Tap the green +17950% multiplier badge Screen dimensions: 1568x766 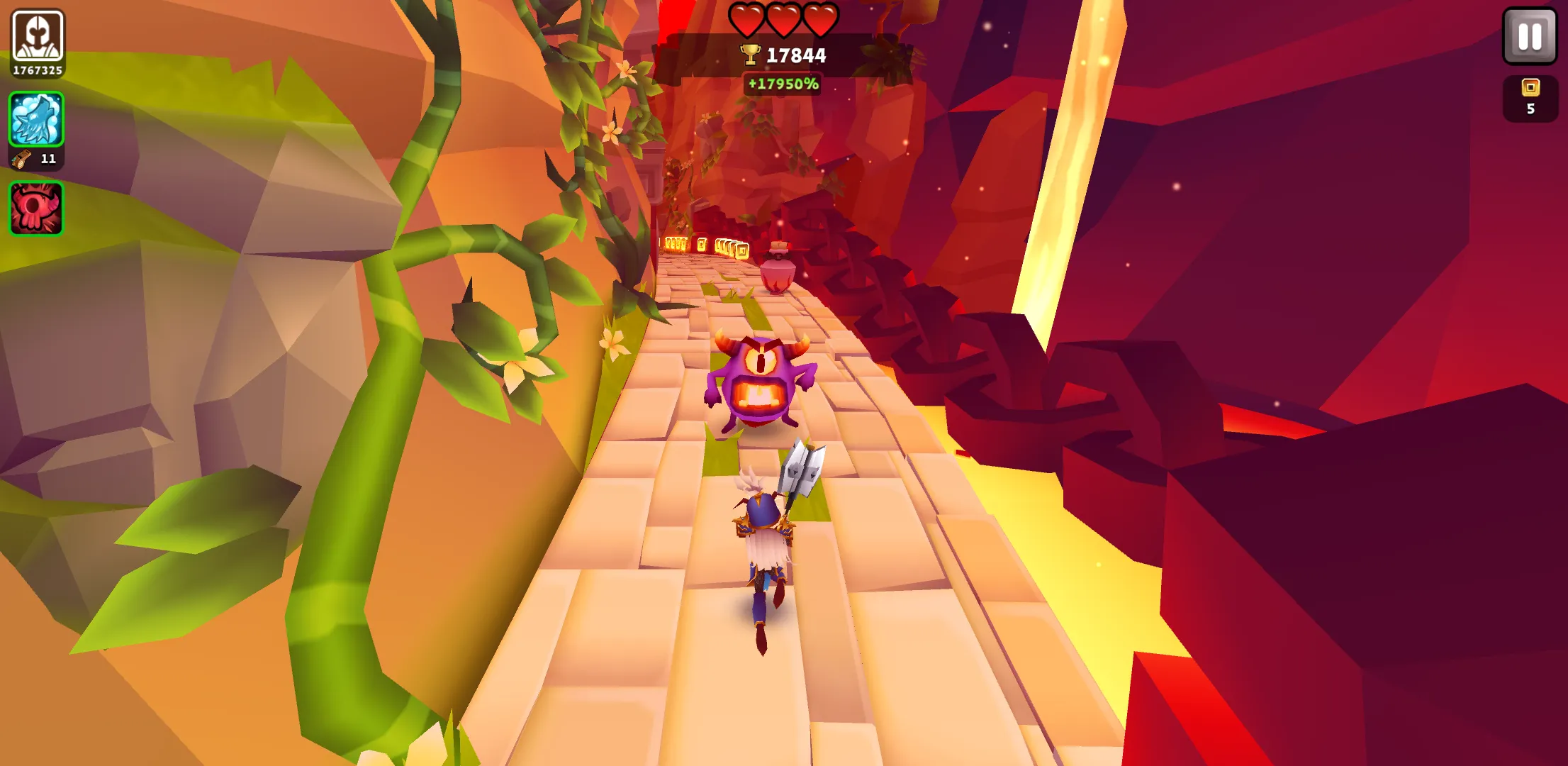783,84
